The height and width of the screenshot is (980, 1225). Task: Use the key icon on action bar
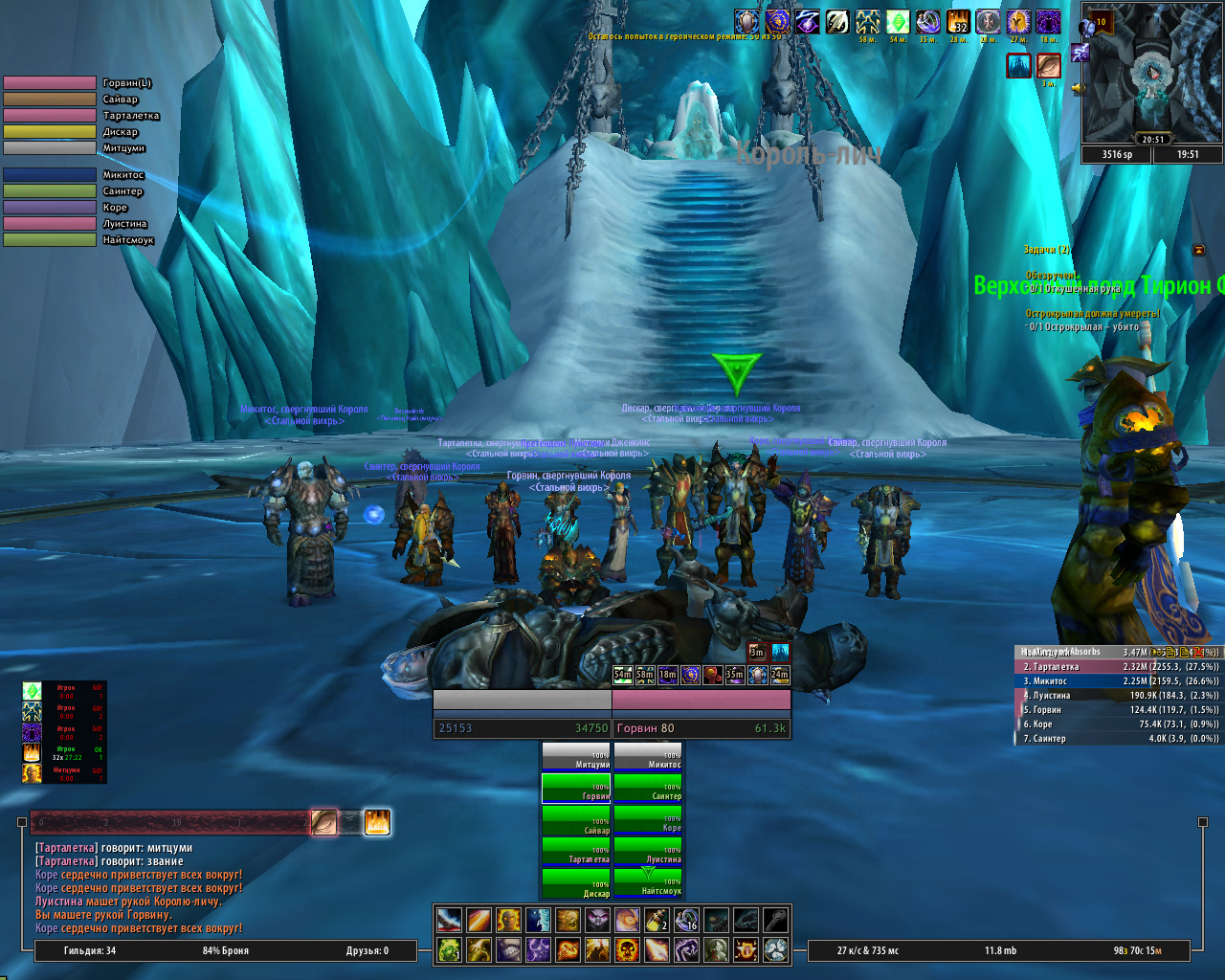776,921
